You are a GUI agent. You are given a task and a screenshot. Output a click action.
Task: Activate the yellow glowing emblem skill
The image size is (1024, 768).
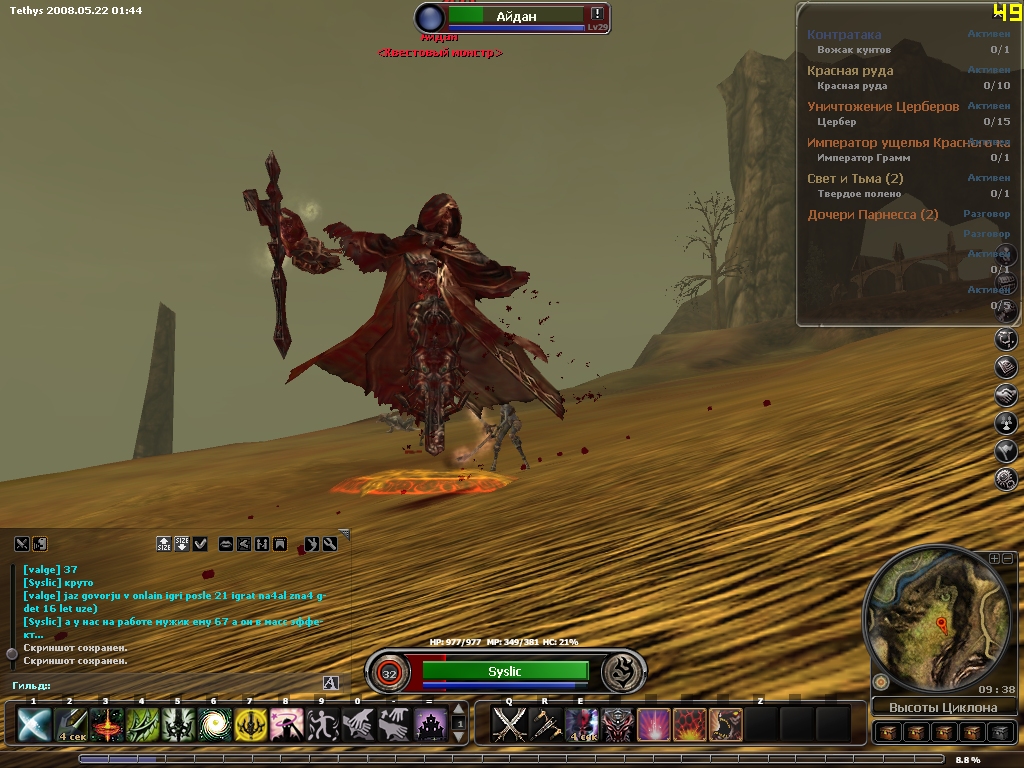click(x=250, y=723)
